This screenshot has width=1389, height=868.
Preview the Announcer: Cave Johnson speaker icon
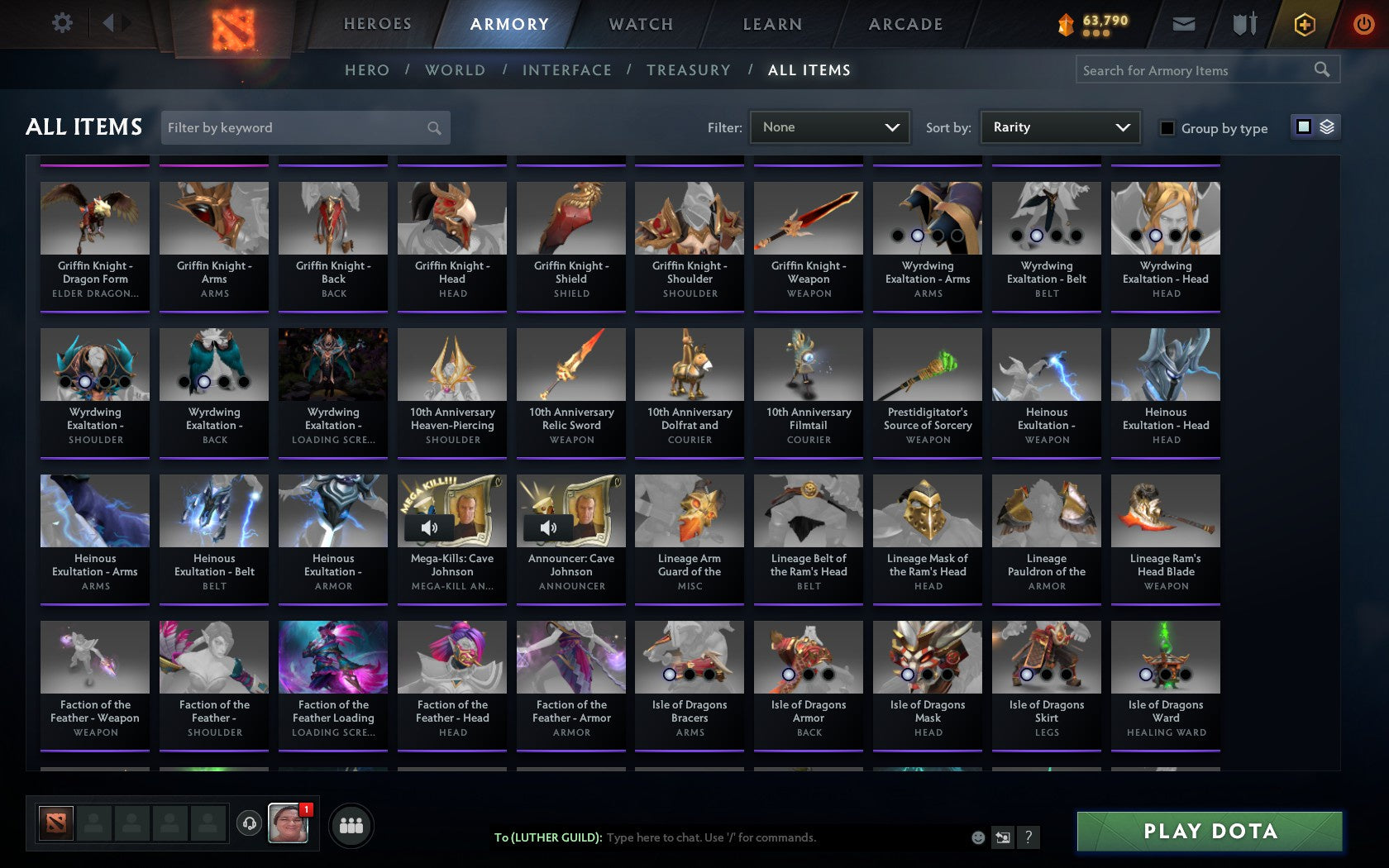[548, 527]
